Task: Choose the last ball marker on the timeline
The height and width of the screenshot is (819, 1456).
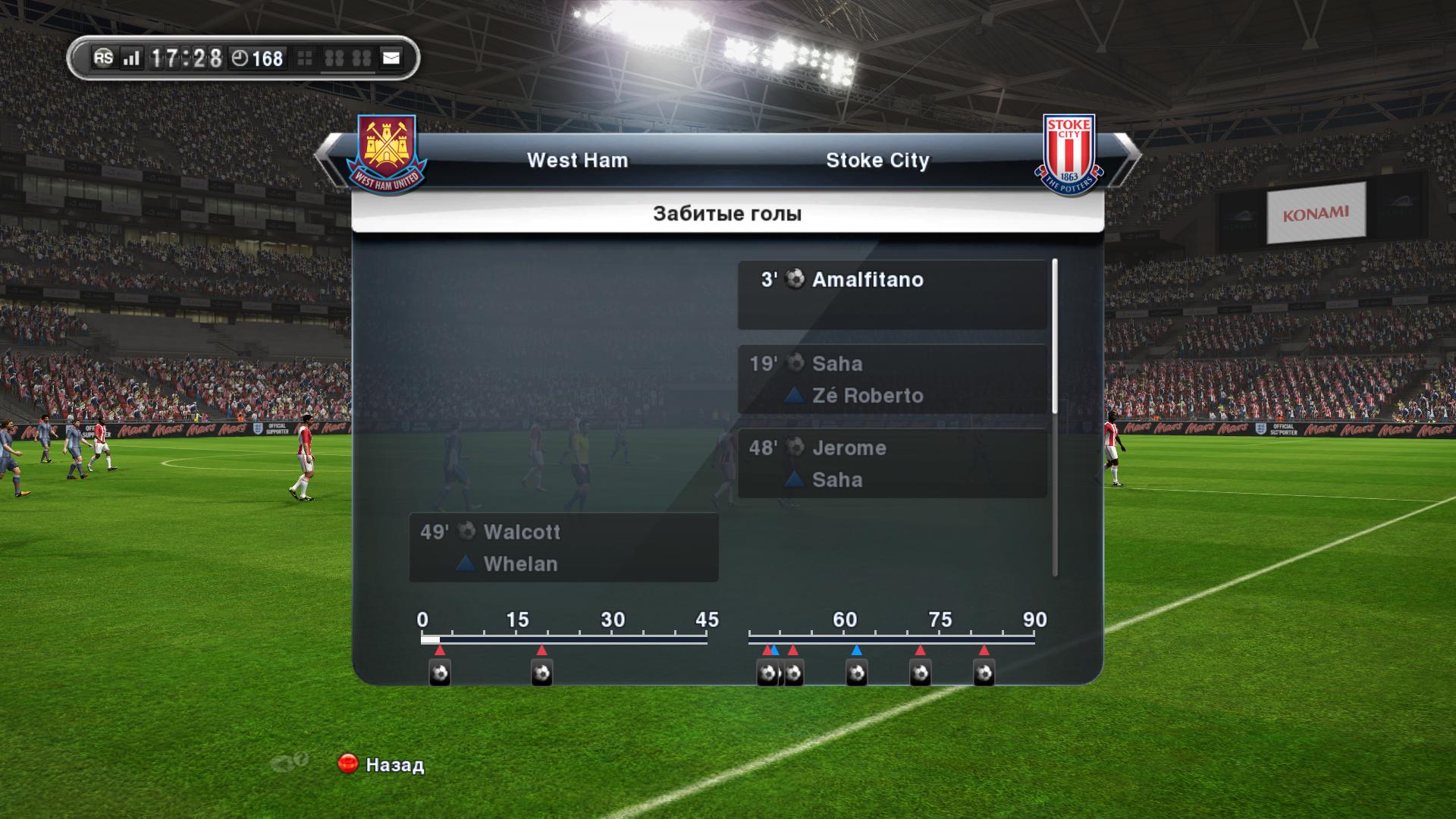Action: pos(984,673)
